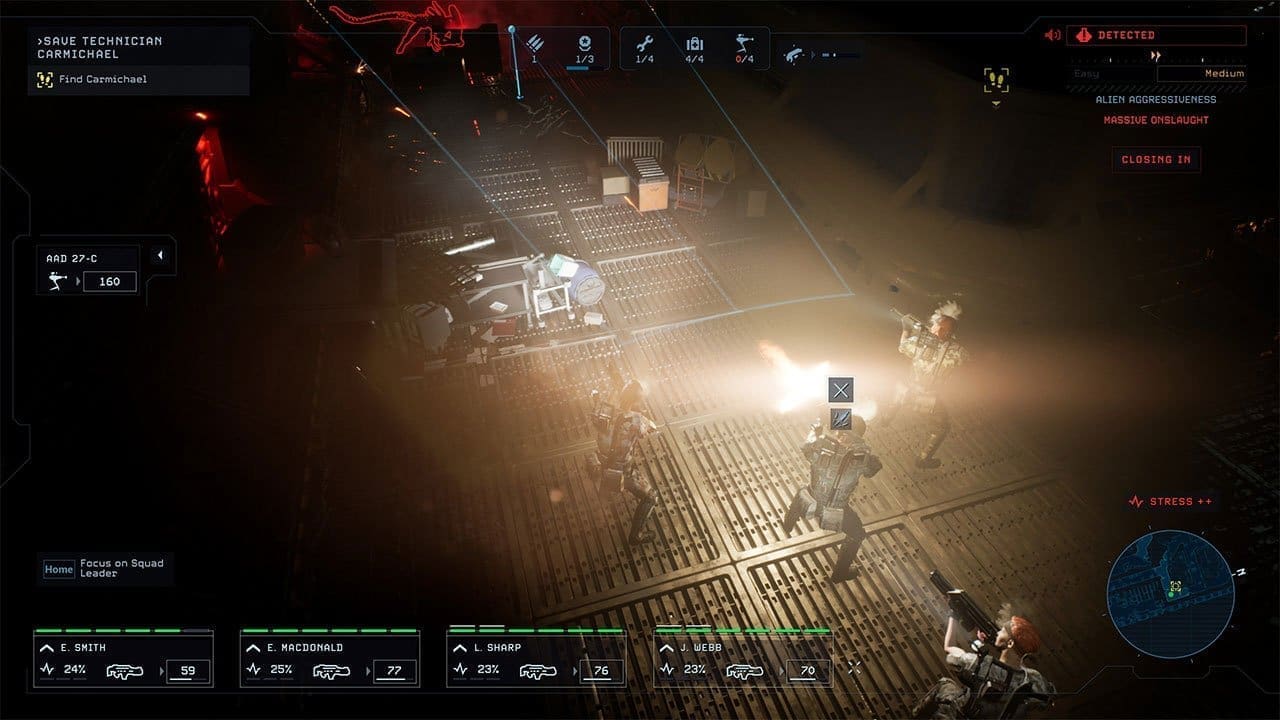Choose the sentry gun resource icon
This screenshot has width=1280, height=720.
click(x=745, y=44)
